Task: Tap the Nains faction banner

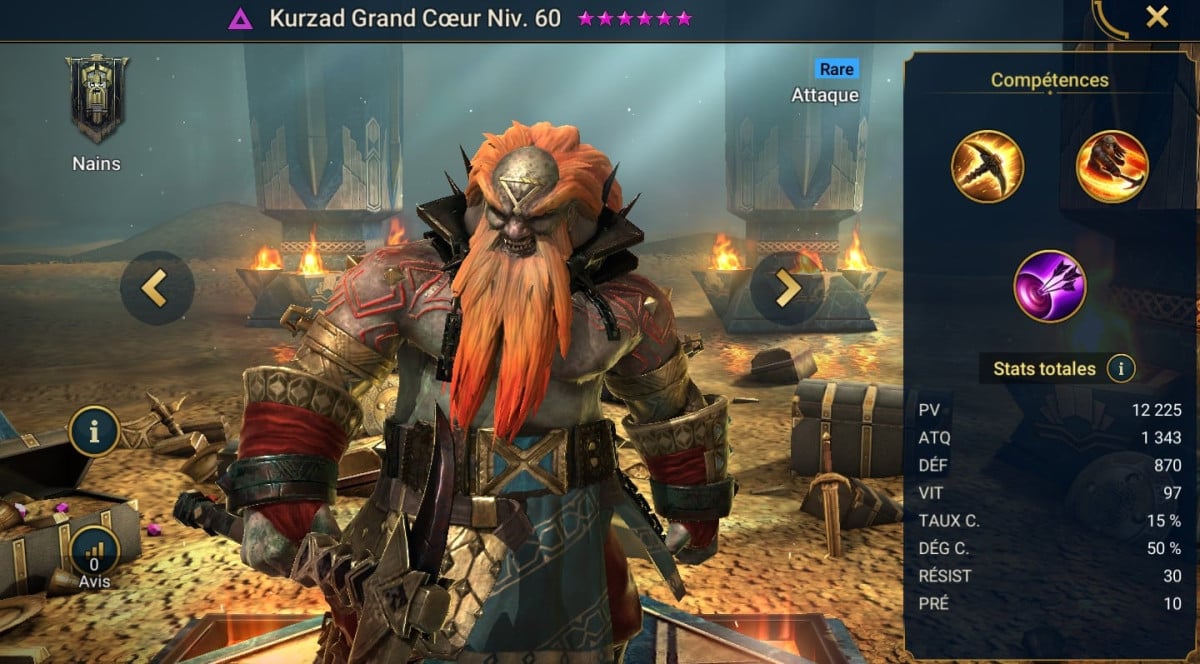Action: click(97, 100)
